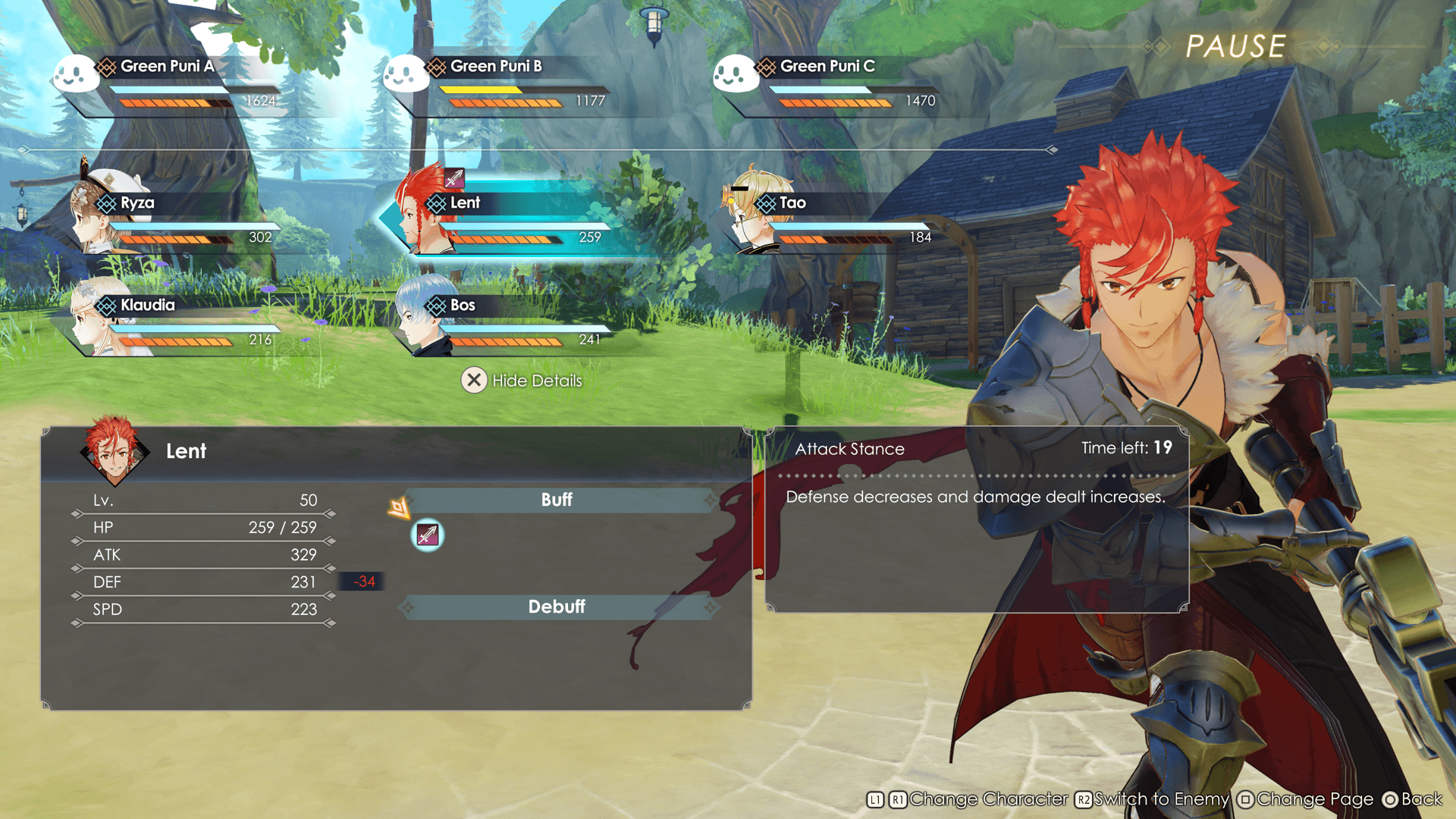Click Lent's portrait in the details panel
This screenshot has width=1456, height=819.
(x=114, y=450)
